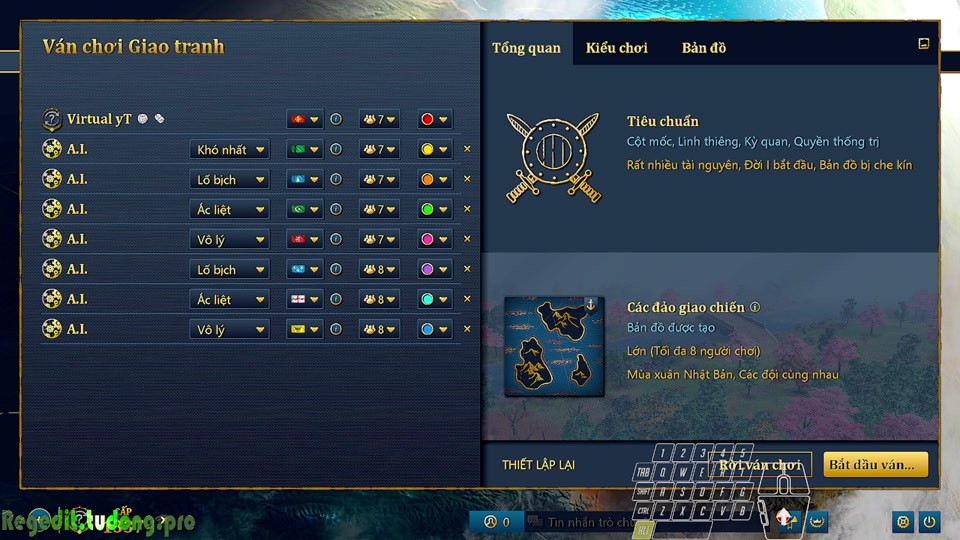Remove the A.I. player with yellow color
This screenshot has height=540, width=960.
click(x=467, y=150)
